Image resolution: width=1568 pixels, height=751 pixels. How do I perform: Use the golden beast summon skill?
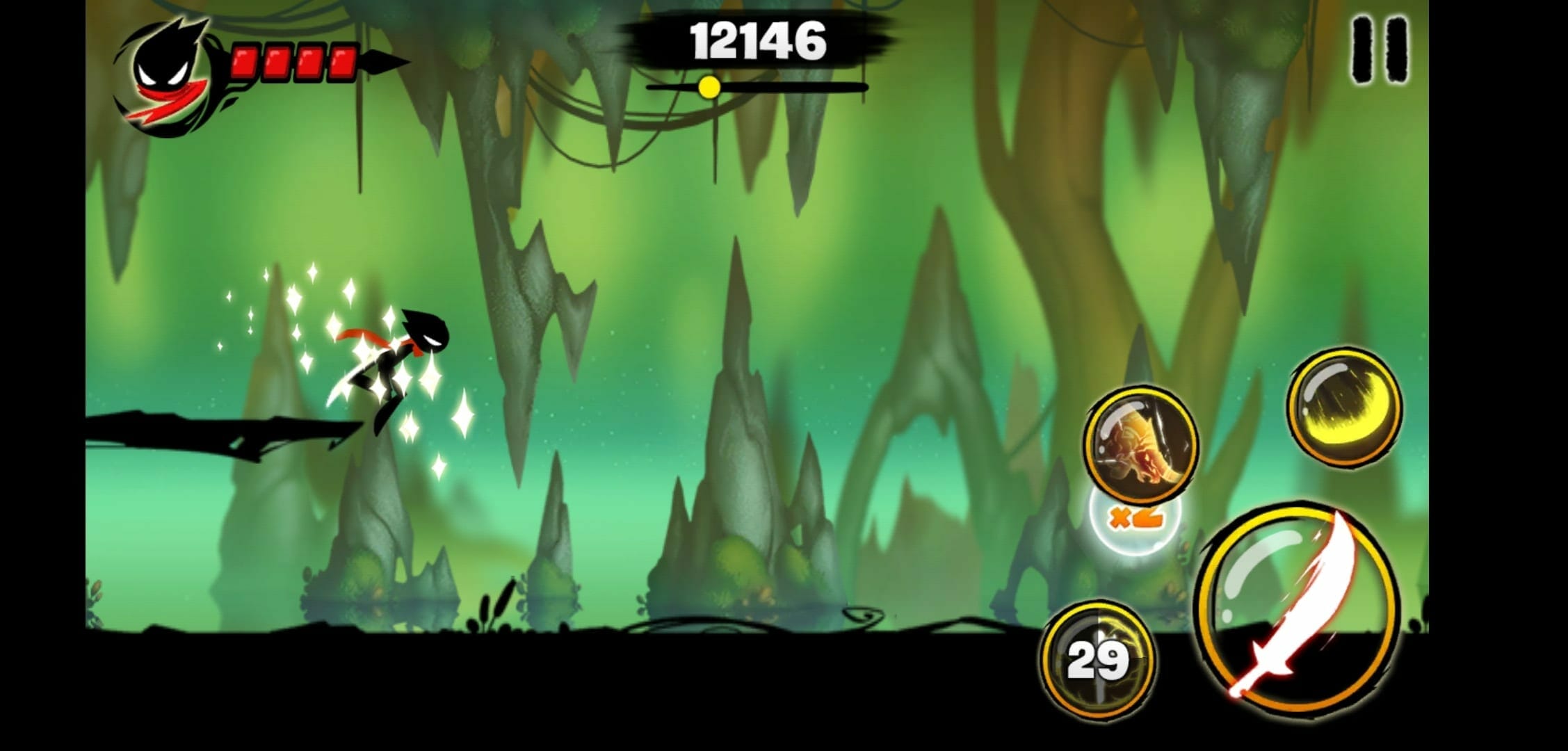(x=1140, y=445)
